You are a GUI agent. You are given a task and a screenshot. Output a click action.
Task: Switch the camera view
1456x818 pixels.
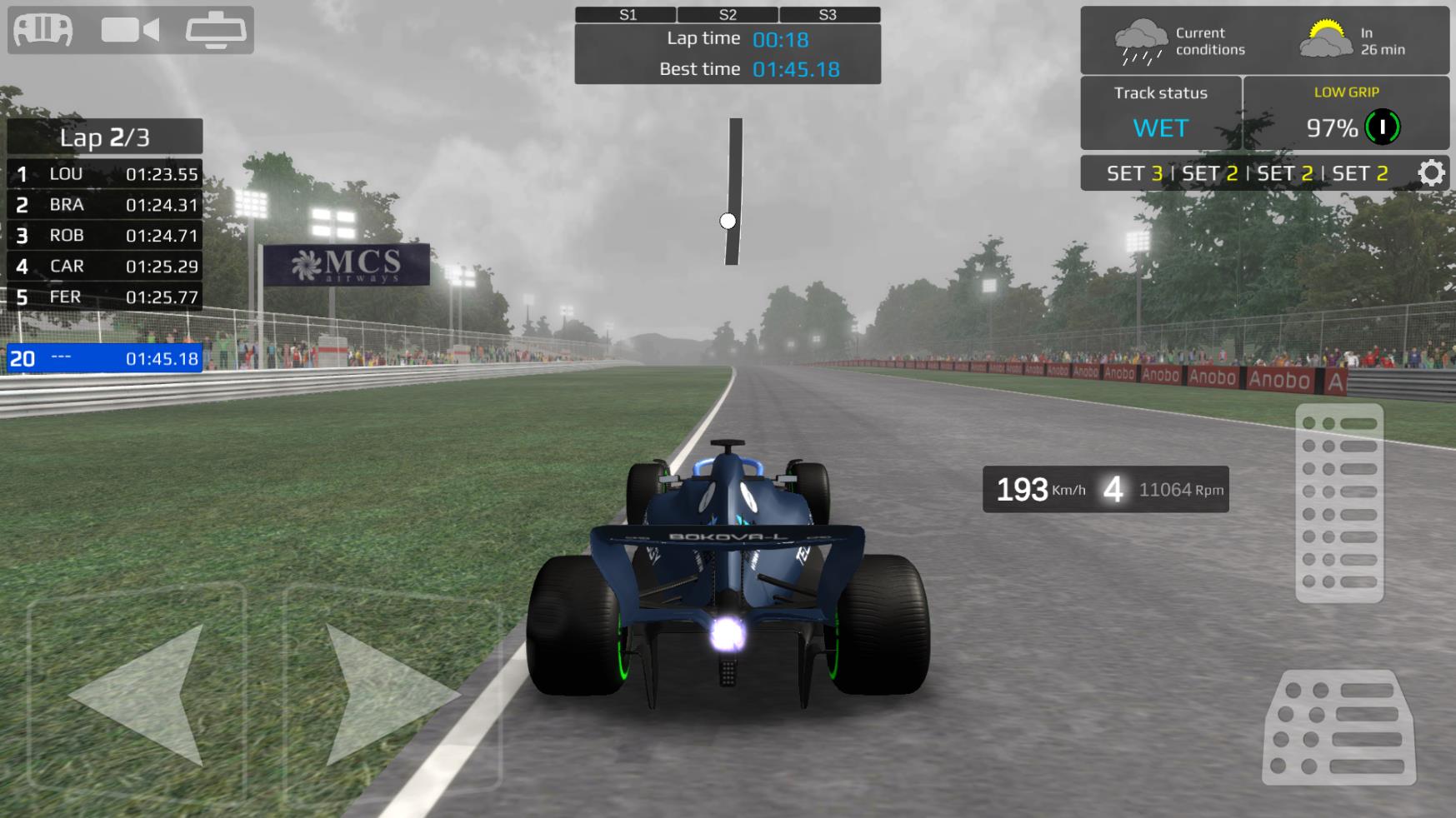130,31
